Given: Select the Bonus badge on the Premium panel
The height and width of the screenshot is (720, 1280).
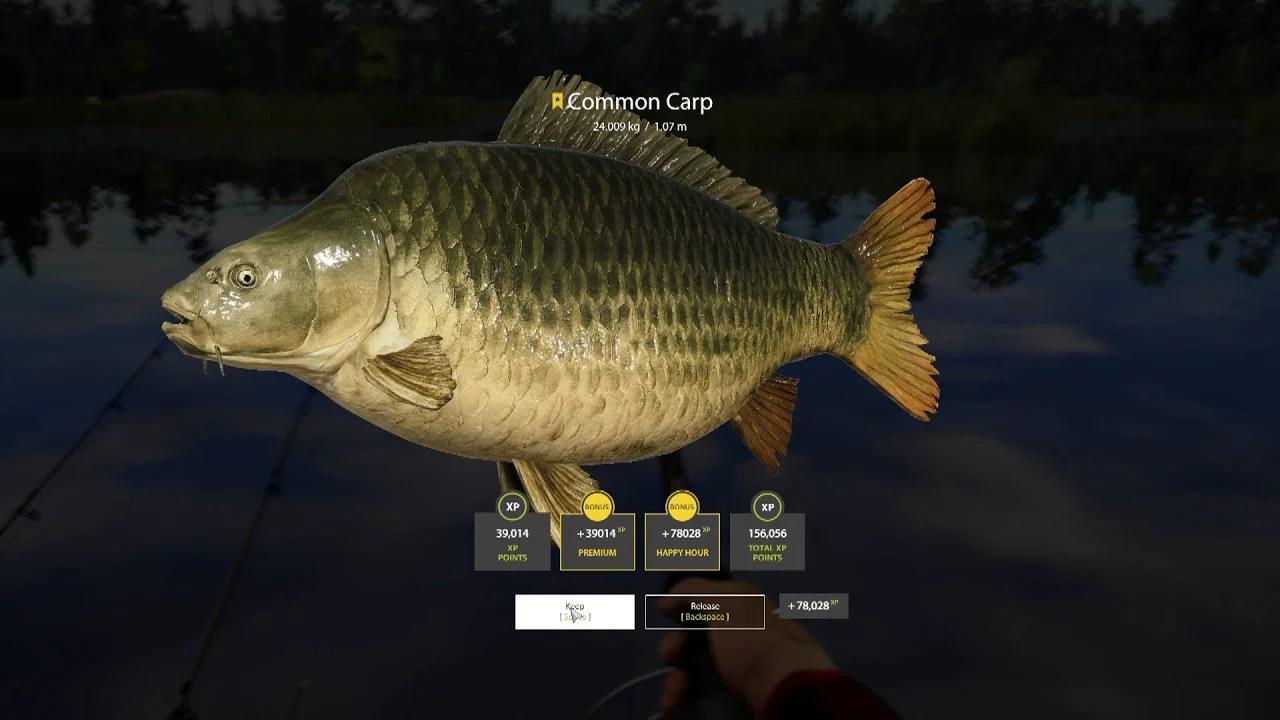Looking at the screenshot, I should pyautogui.click(x=597, y=506).
